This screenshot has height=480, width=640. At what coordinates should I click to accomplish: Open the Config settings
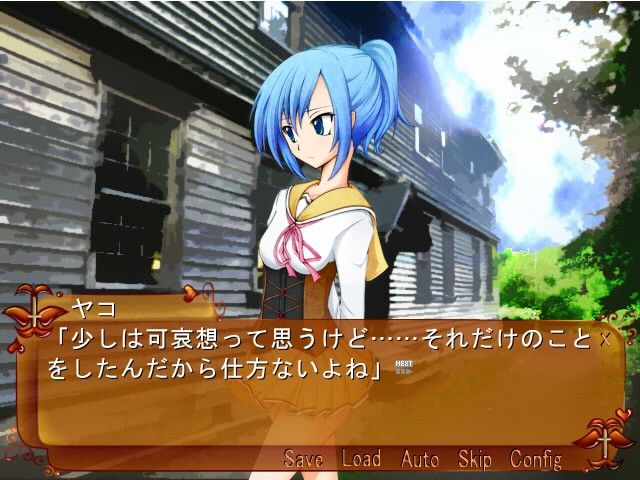536,459
